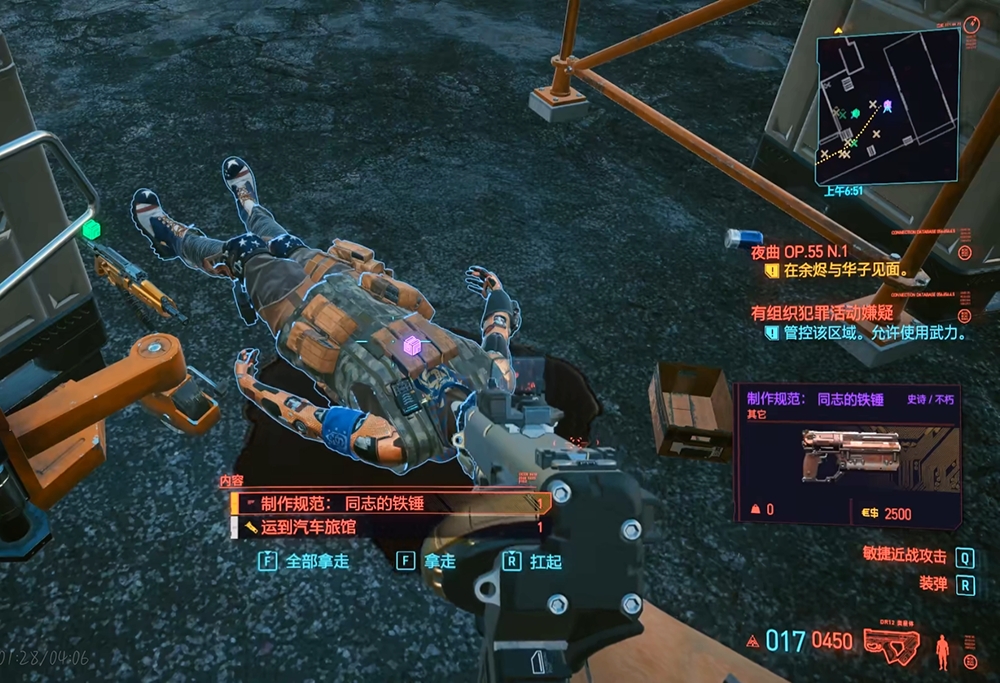Click the 同志的铁锤 weapon preview image
This screenshot has height=683, width=1000.
coord(848,456)
